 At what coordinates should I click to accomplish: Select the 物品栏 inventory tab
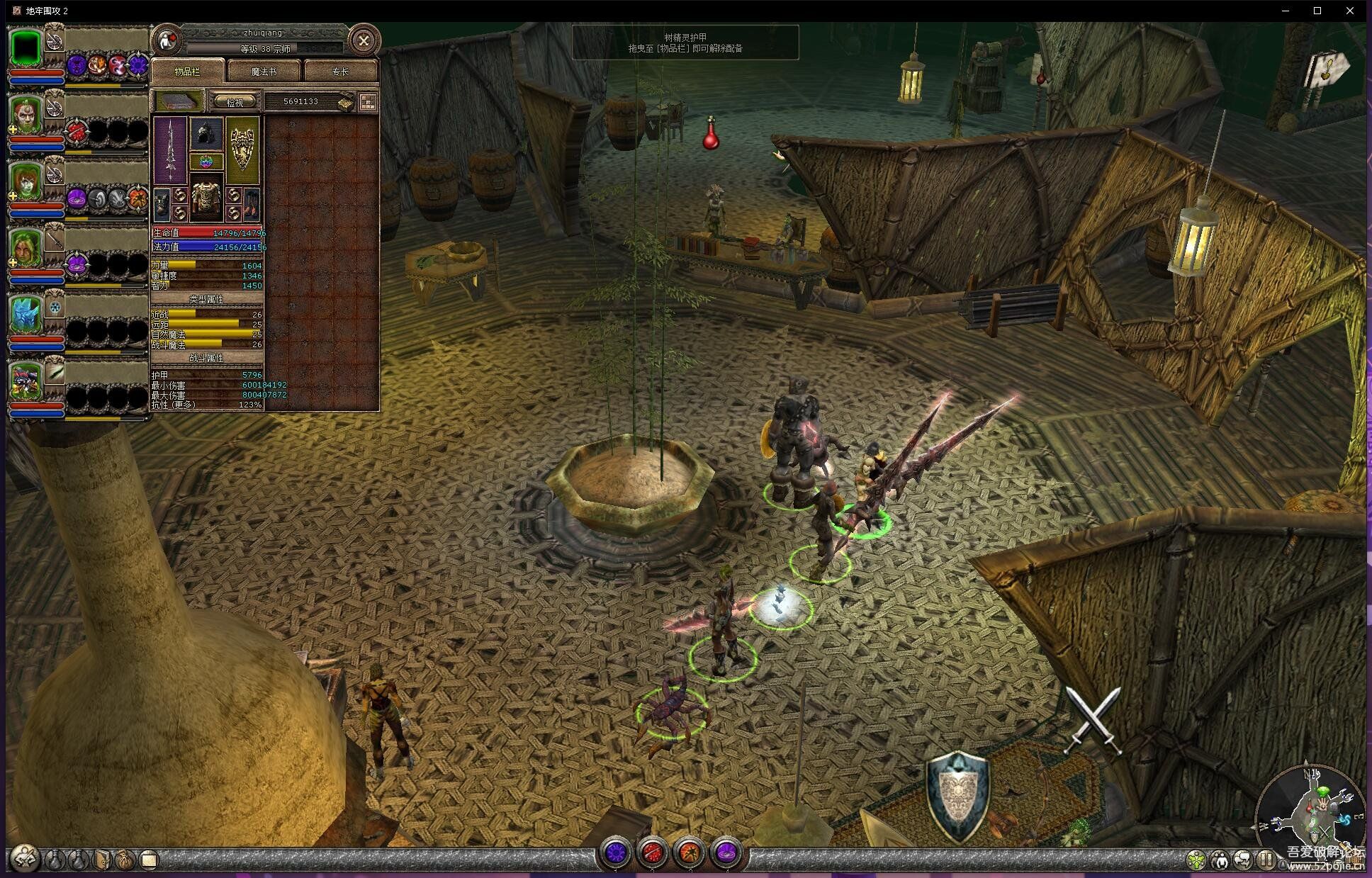188,72
